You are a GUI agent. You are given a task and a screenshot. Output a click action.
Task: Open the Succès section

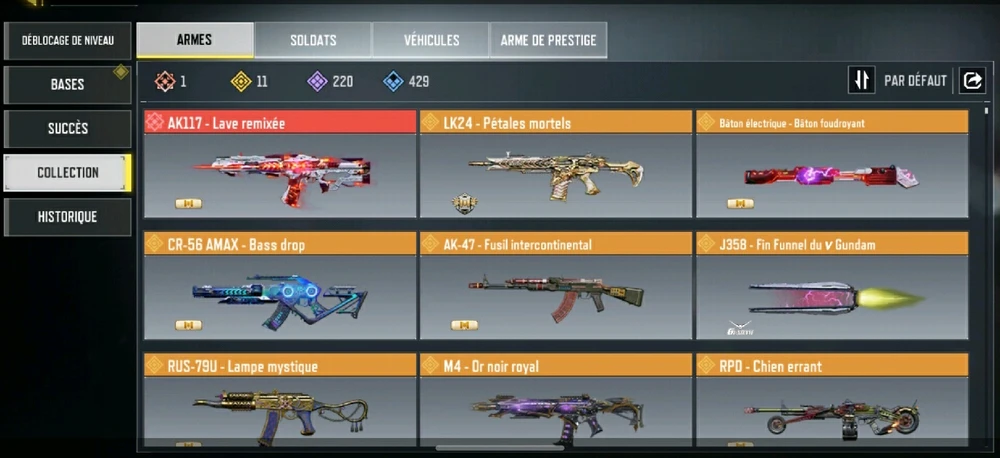coord(68,129)
